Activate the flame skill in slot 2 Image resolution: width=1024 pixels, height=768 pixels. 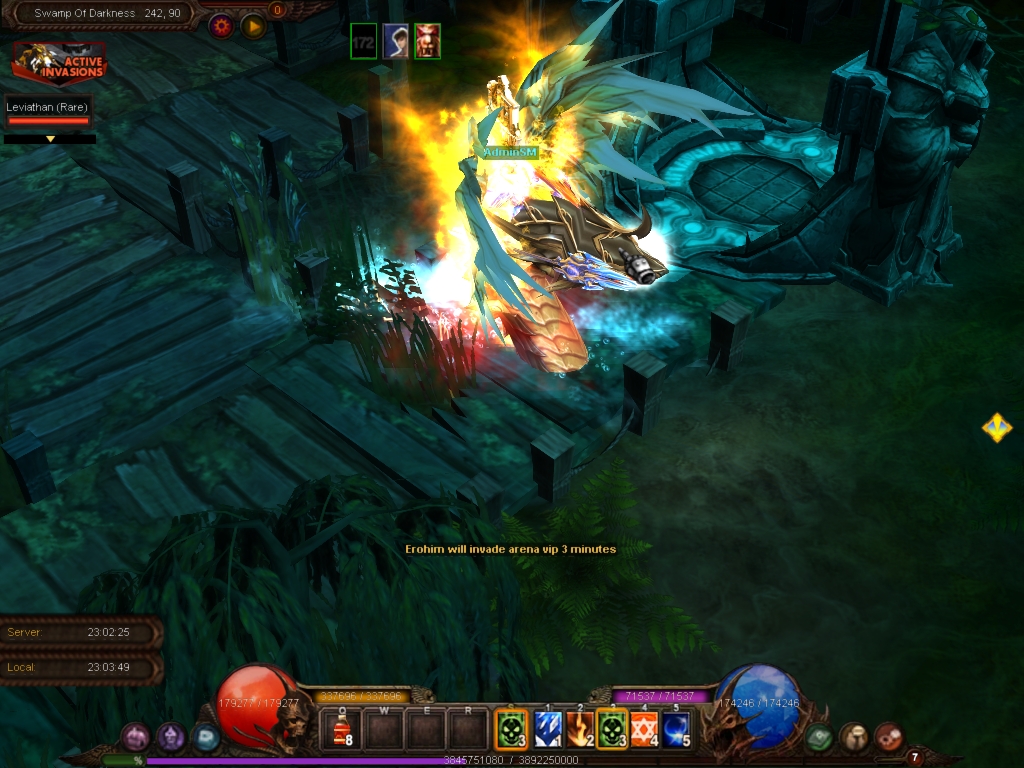579,730
